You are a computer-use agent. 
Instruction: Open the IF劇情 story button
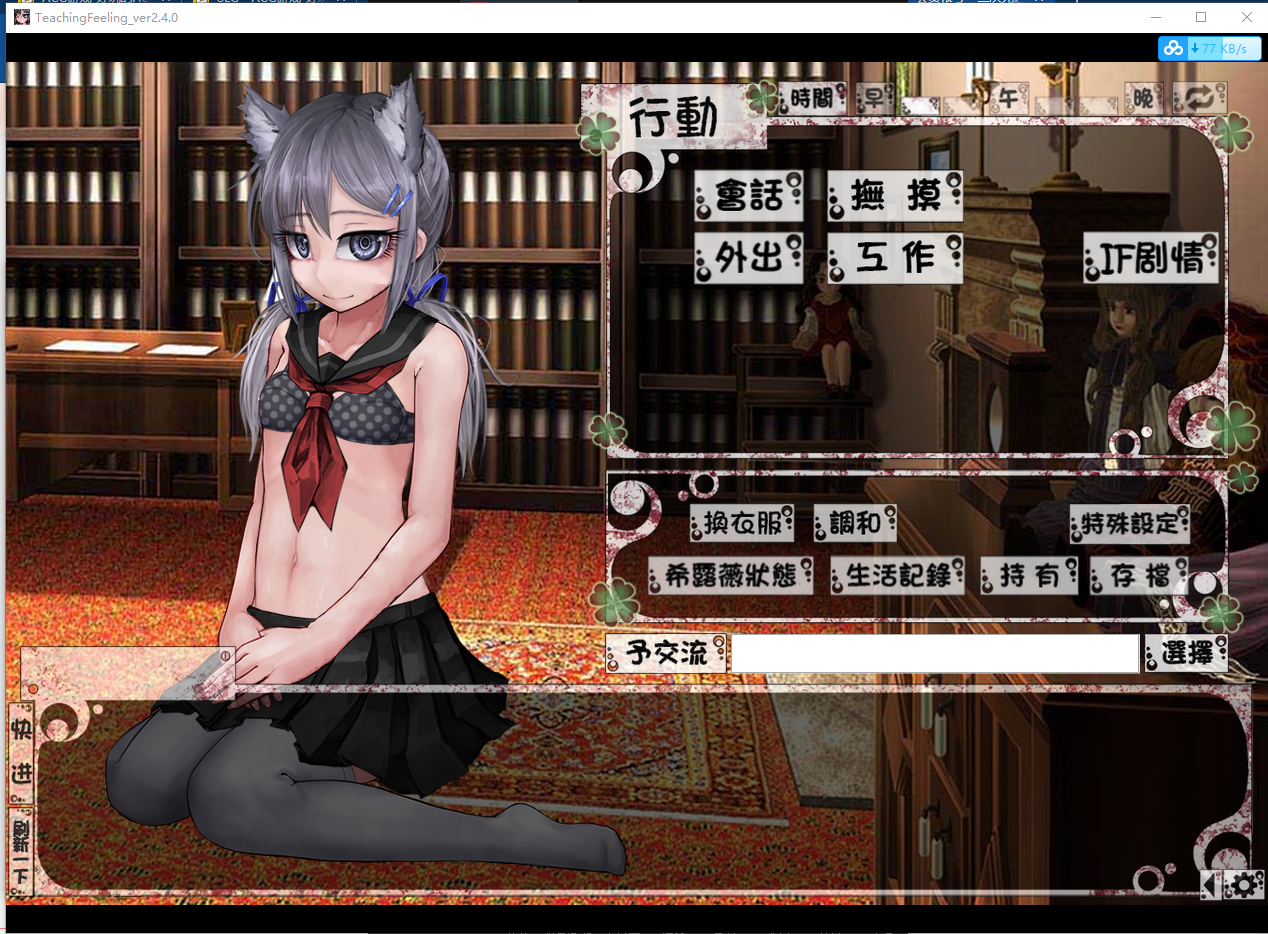click(x=1150, y=259)
